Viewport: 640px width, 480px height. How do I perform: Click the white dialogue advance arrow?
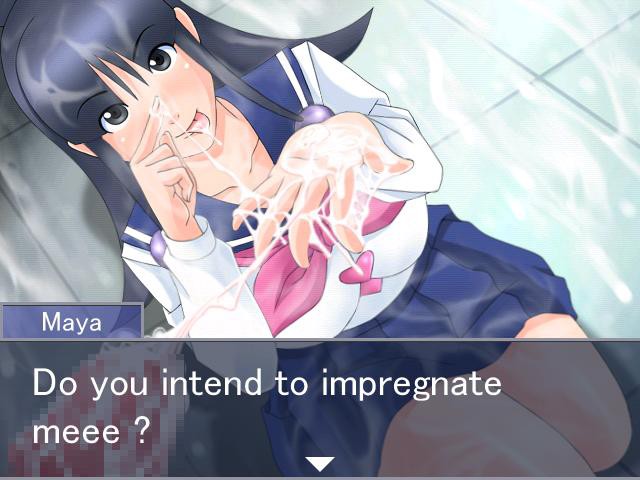click(320, 463)
